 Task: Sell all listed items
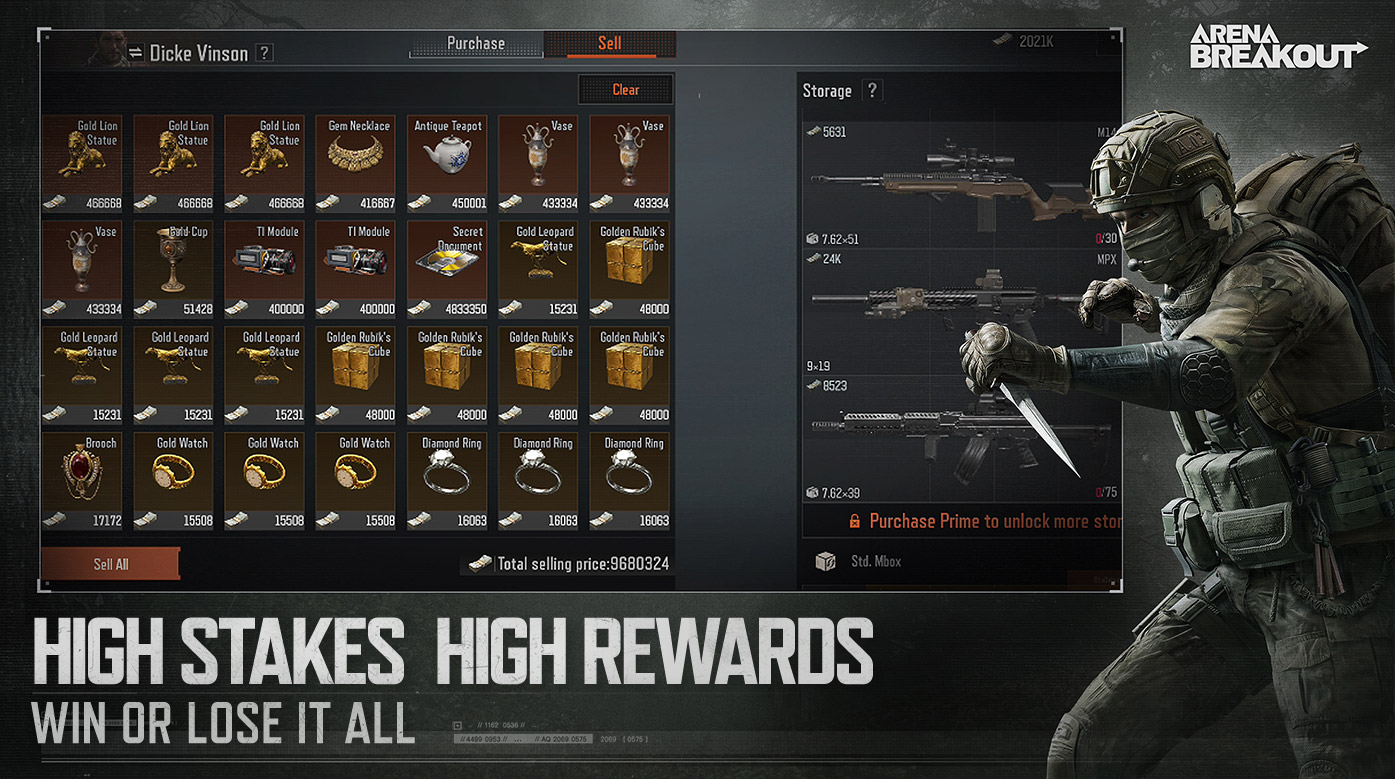coord(111,564)
